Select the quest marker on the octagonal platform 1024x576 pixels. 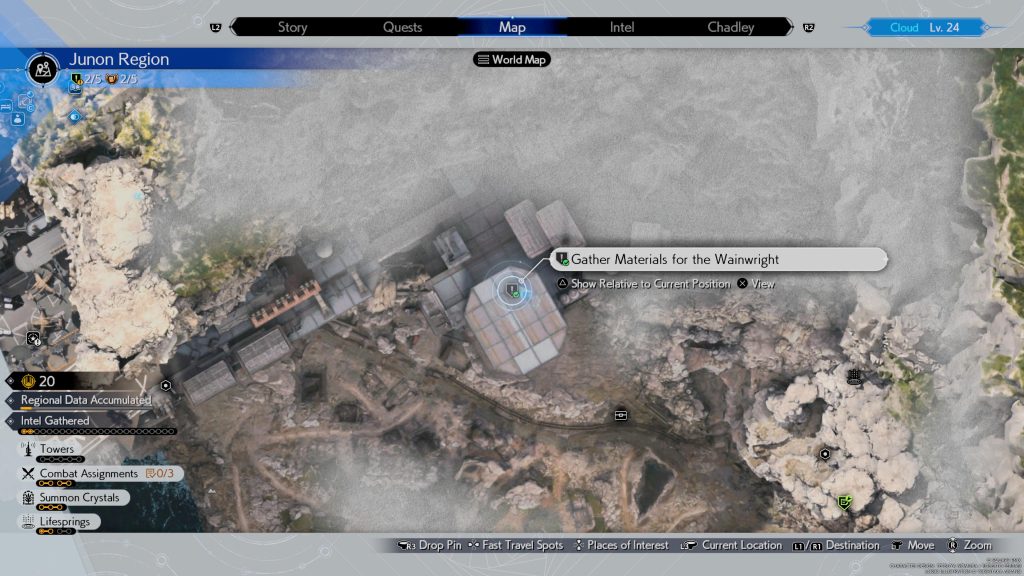[x=513, y=291]
